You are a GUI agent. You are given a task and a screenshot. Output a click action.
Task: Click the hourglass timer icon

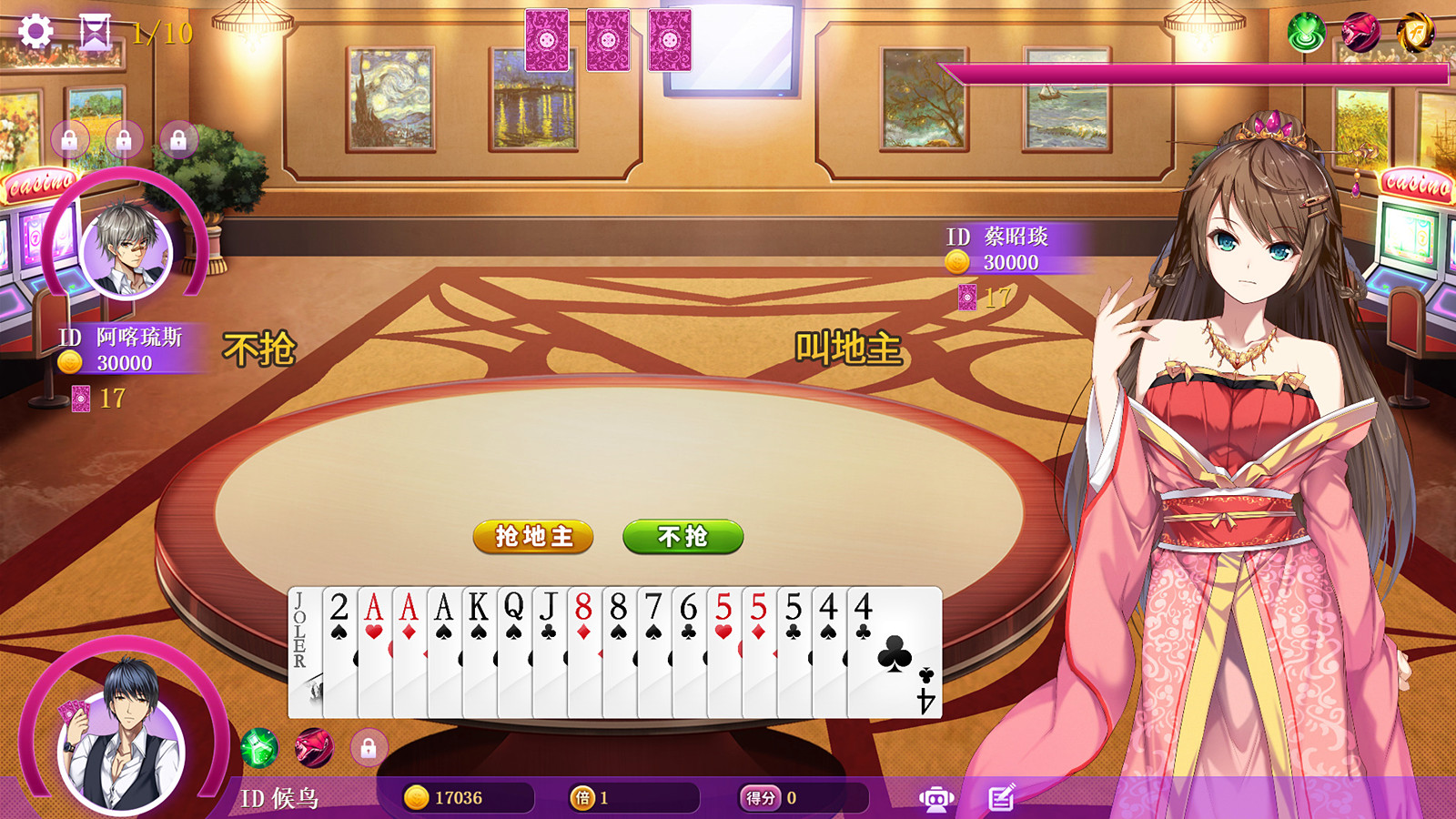click(x=94, y=31)
